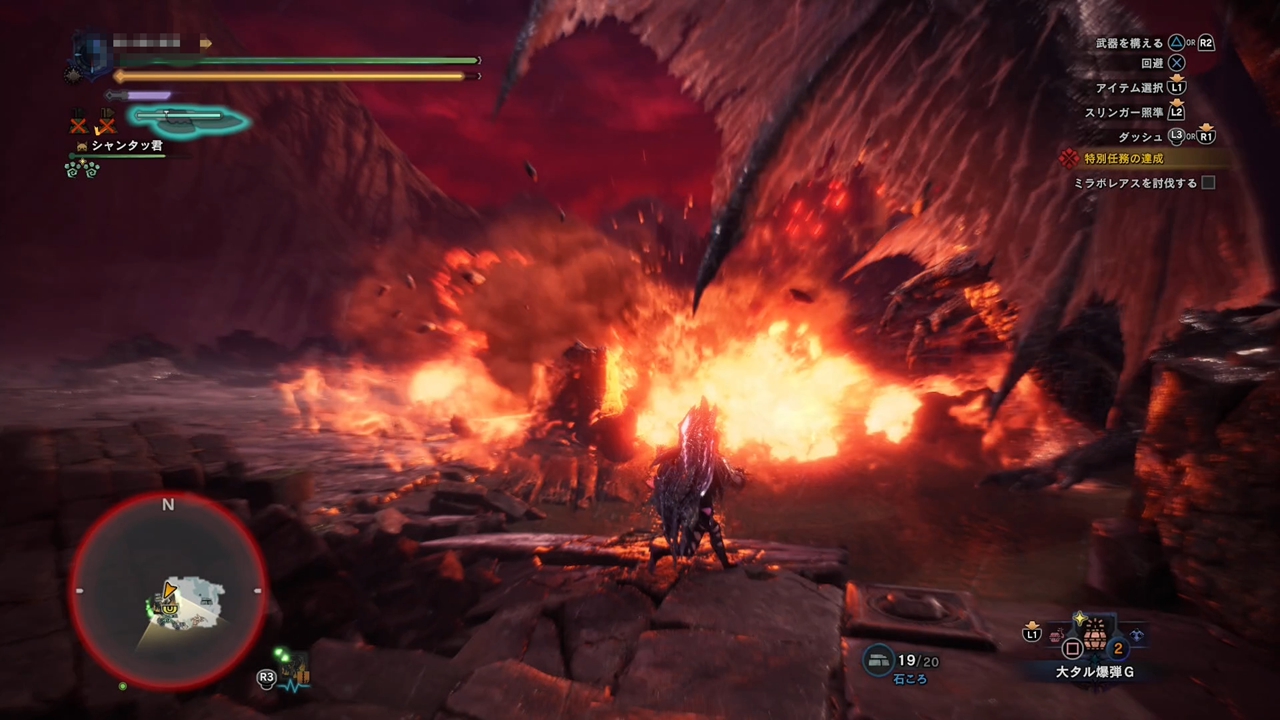
Task: Click the stone (石ころ) slinger ammo icon
Action: tap(880, 659)
